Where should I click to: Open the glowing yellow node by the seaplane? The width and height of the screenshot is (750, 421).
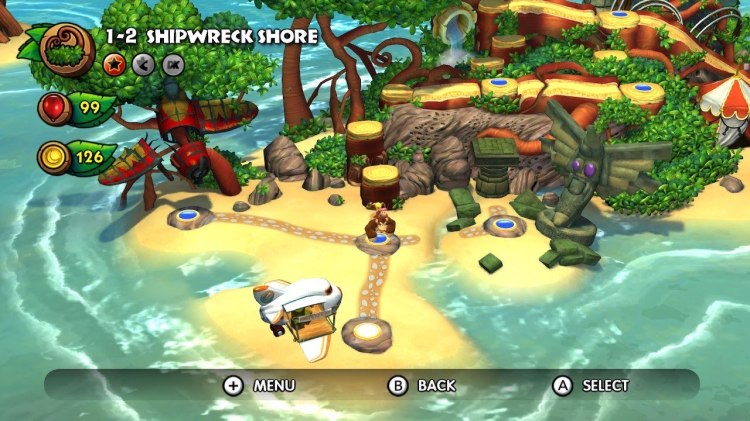pyautogui.click(x=367, y=331)
